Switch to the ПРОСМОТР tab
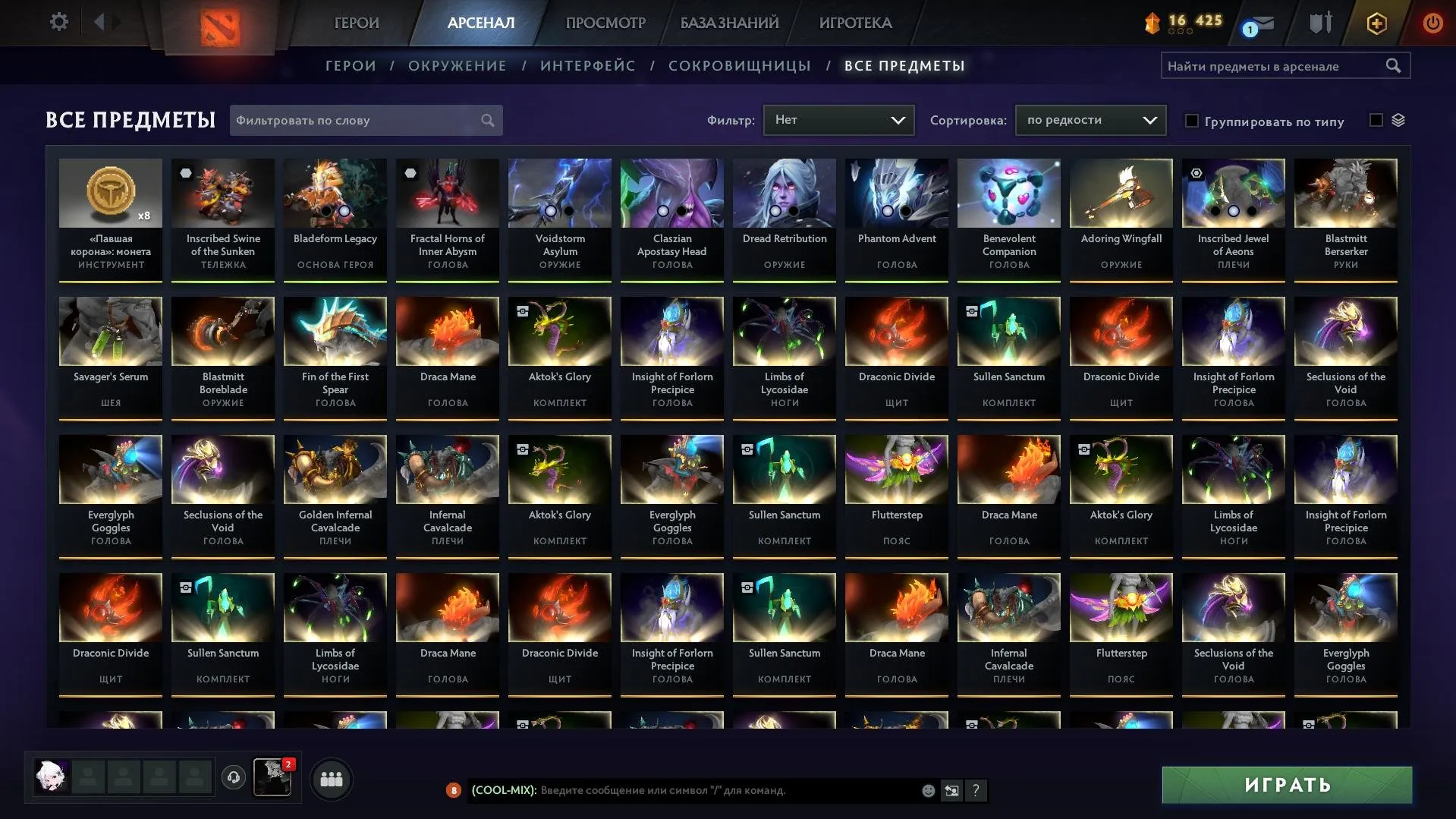The width and height of the screenshot is (1456, 819). point(605,23)
